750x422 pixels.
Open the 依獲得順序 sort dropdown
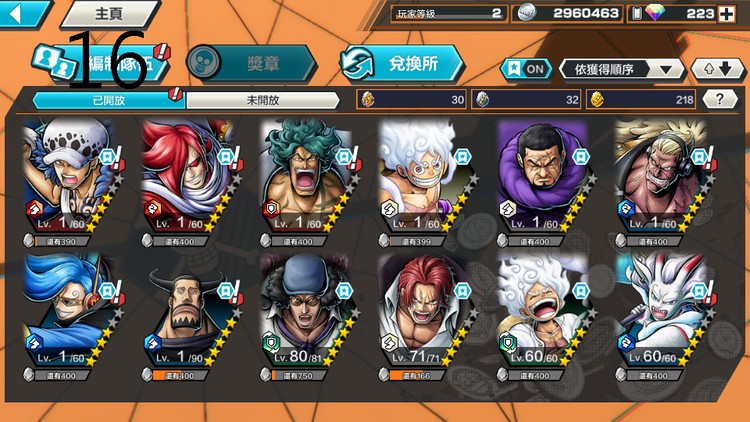coord(621,69)
